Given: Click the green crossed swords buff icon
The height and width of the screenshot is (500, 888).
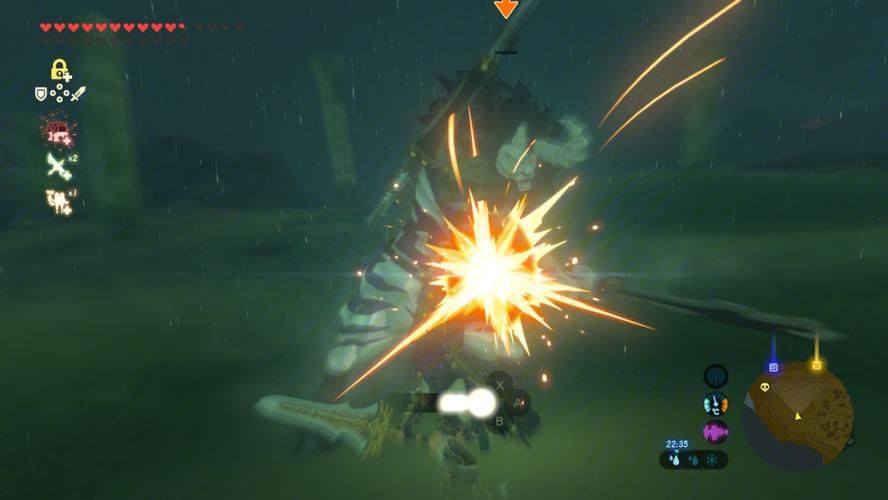Looking at the screenshot, I should [x=58, y=165].
